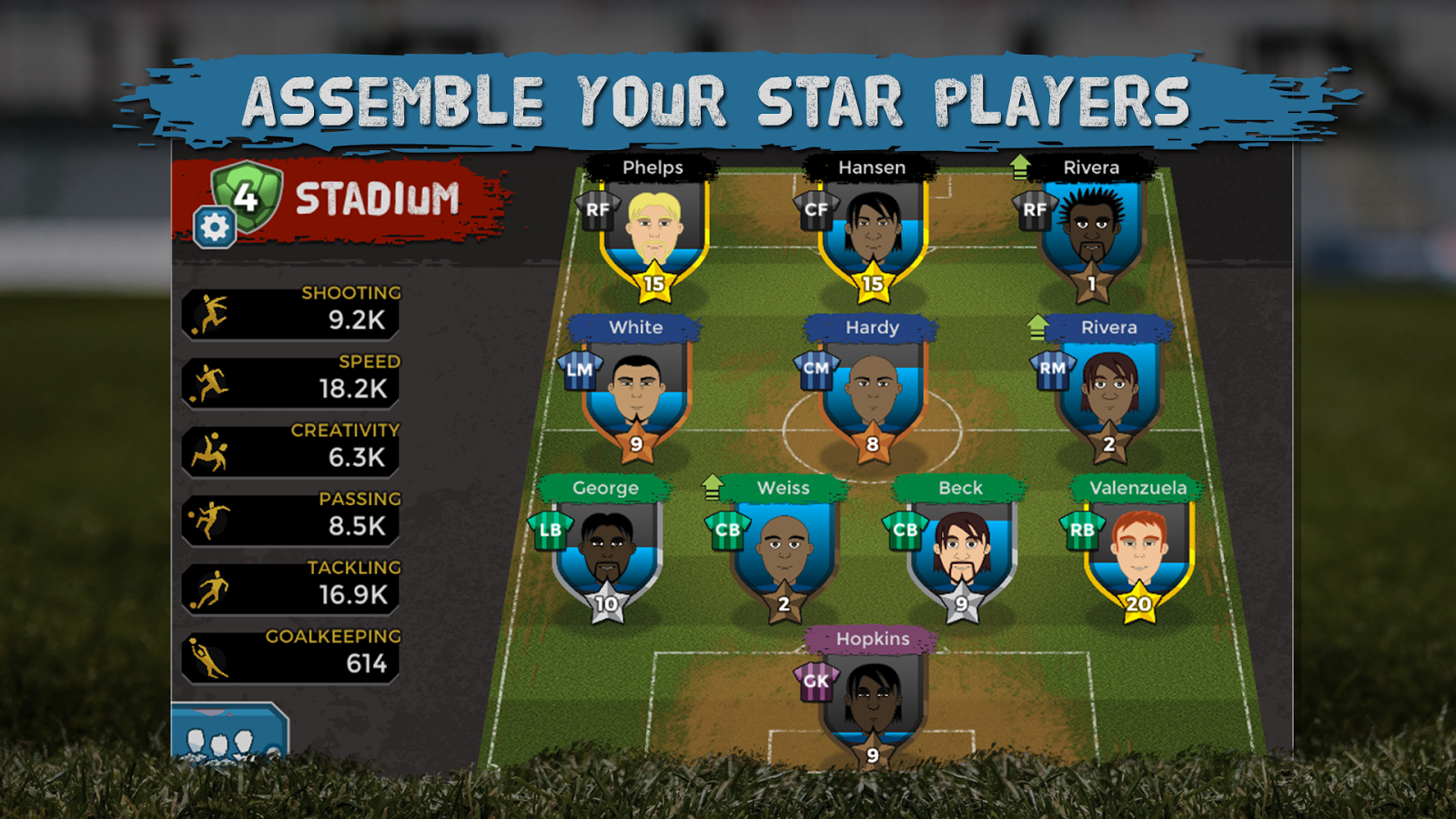
Task: Pick left midfielder White
Action: [636, 393]
